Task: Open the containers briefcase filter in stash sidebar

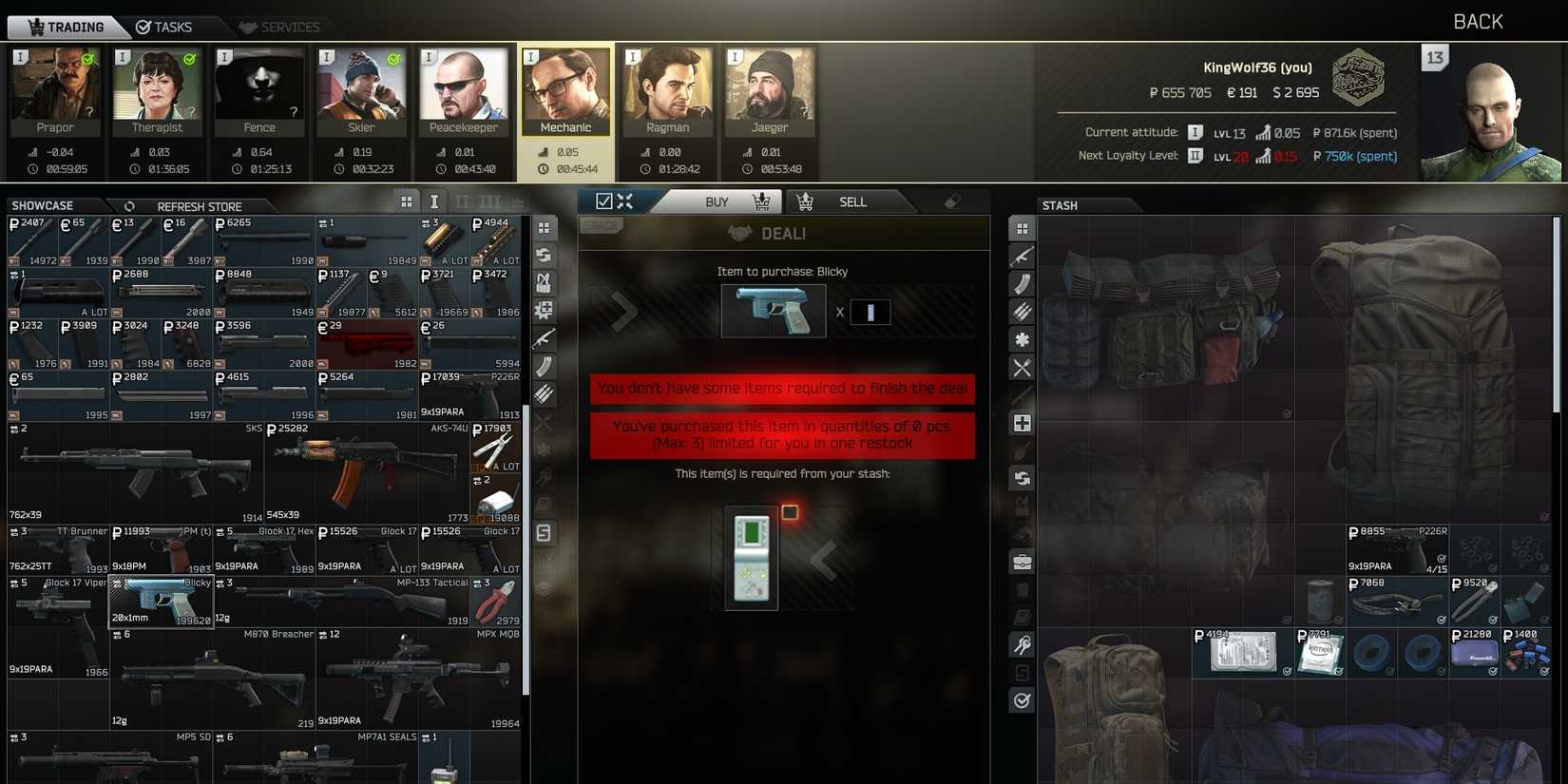Action: [1022, 563]
